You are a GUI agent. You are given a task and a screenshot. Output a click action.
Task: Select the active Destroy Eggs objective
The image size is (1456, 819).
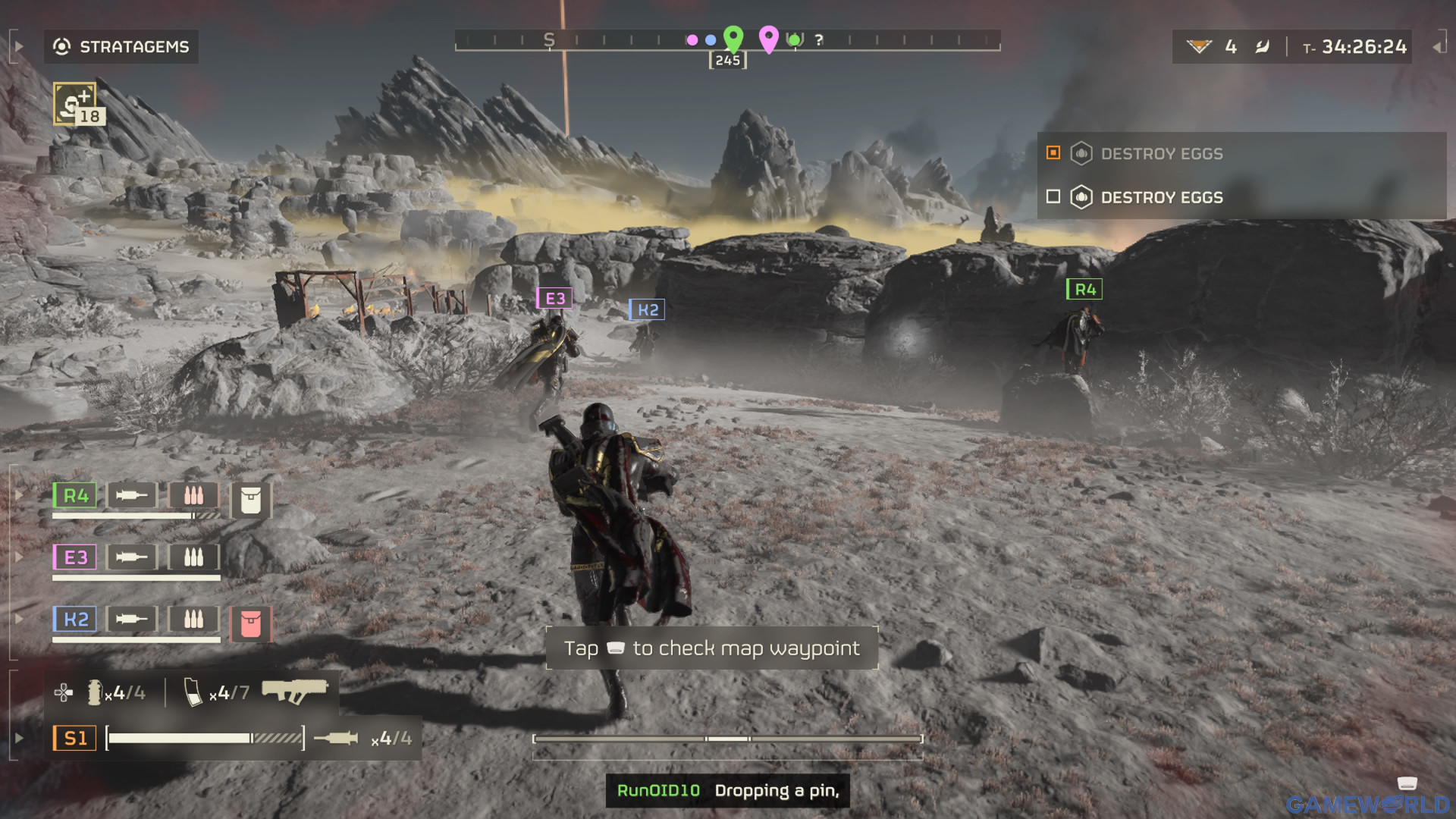point(1162,154)
